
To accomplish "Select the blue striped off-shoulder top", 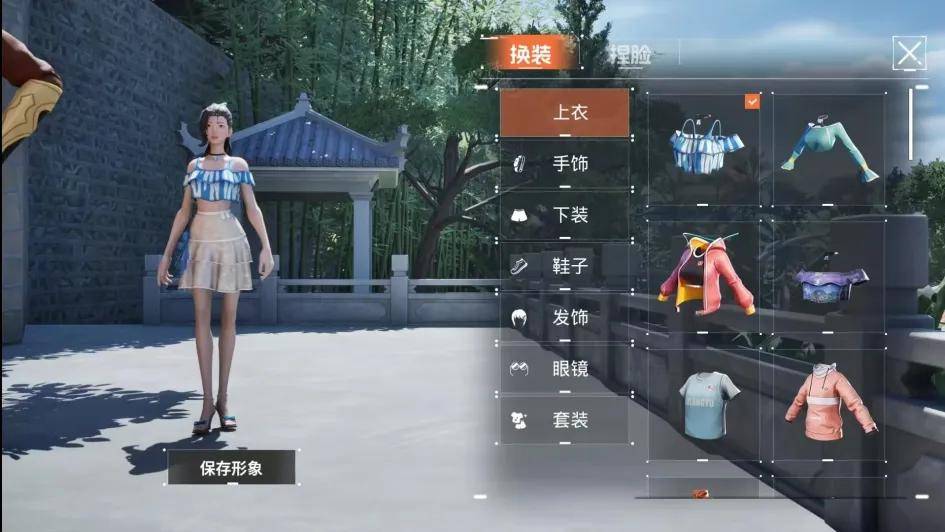I will click(703, 148).
